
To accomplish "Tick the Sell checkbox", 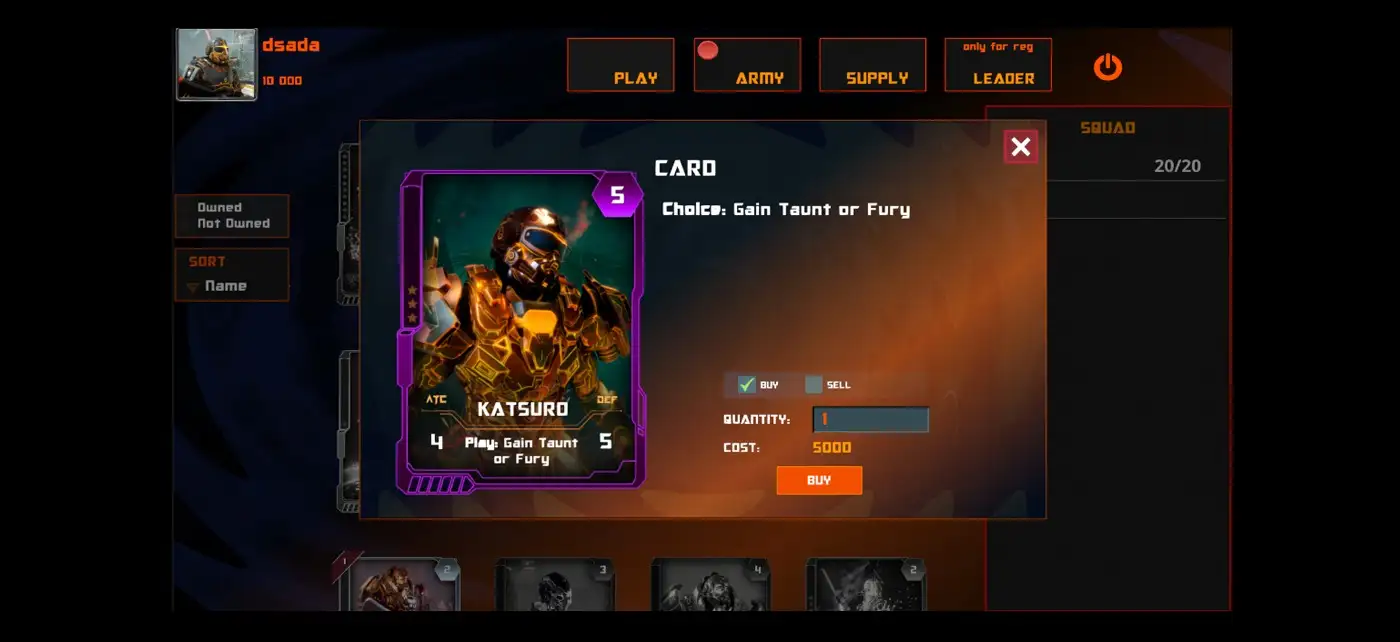I will (813, 384).
